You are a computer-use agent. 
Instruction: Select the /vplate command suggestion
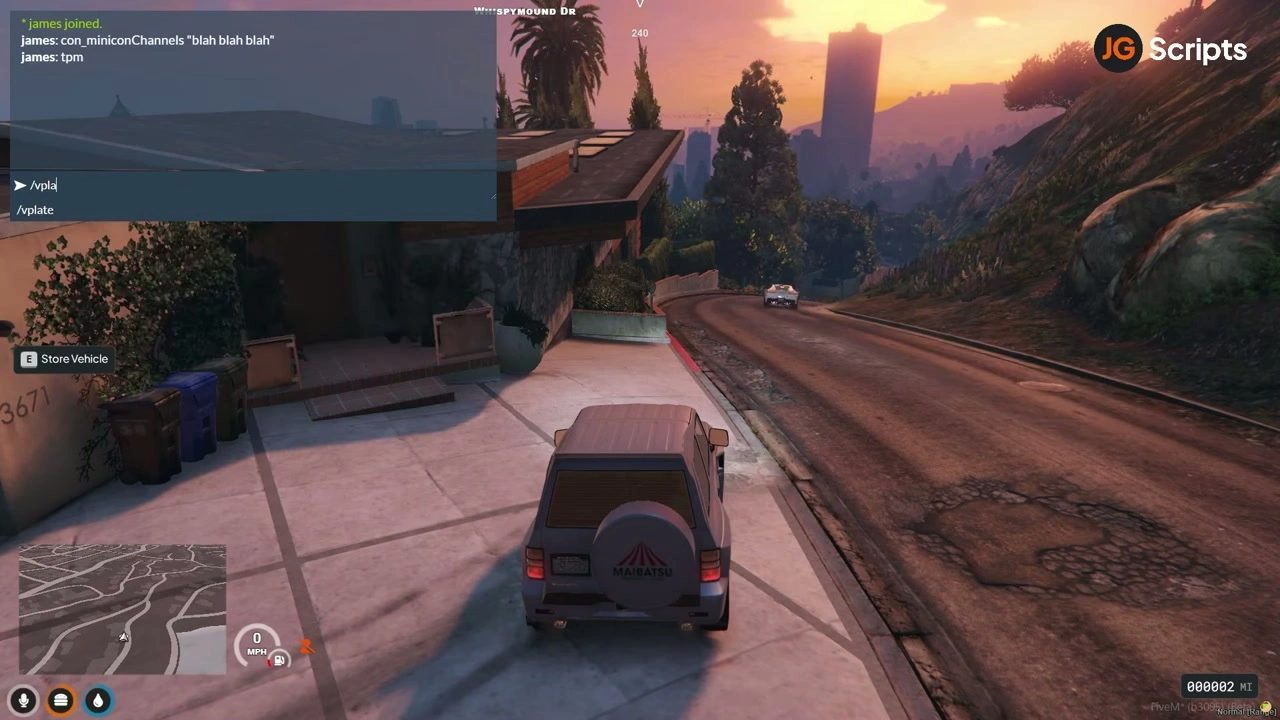point(35,210)
